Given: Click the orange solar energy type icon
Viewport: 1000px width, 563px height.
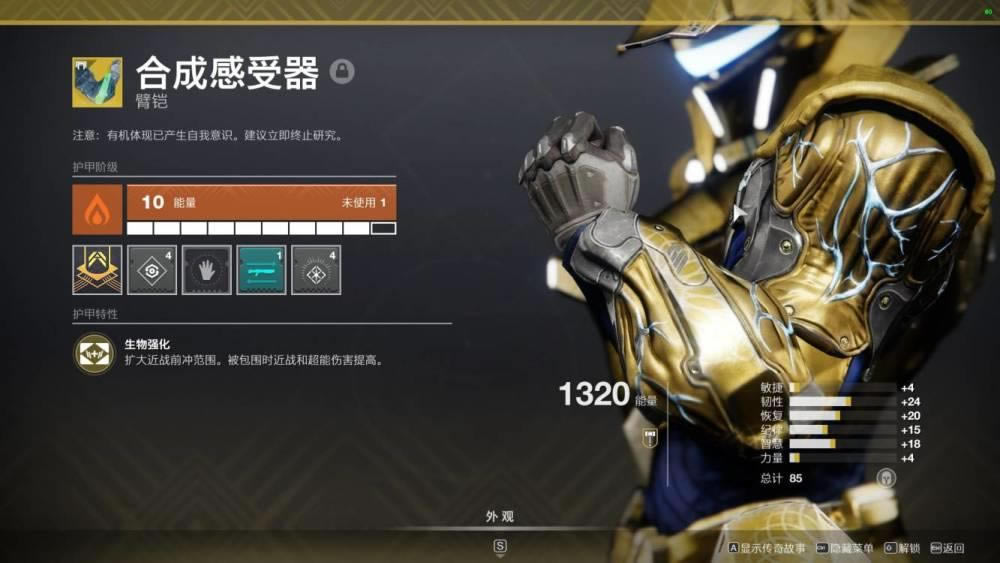Looking at the screenshot, I should pos(97,209).
